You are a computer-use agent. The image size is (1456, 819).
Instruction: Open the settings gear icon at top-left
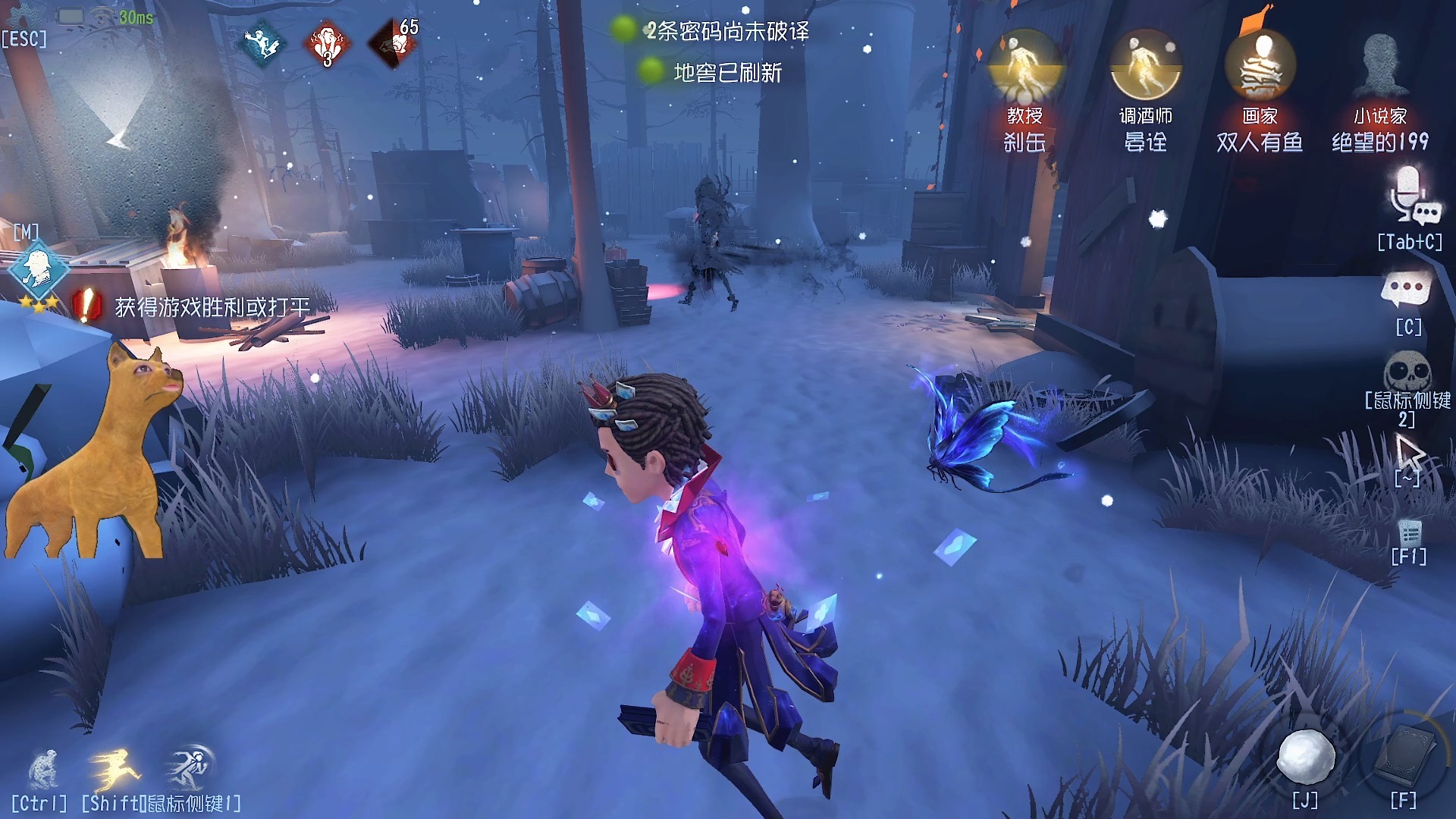point(23,17)
